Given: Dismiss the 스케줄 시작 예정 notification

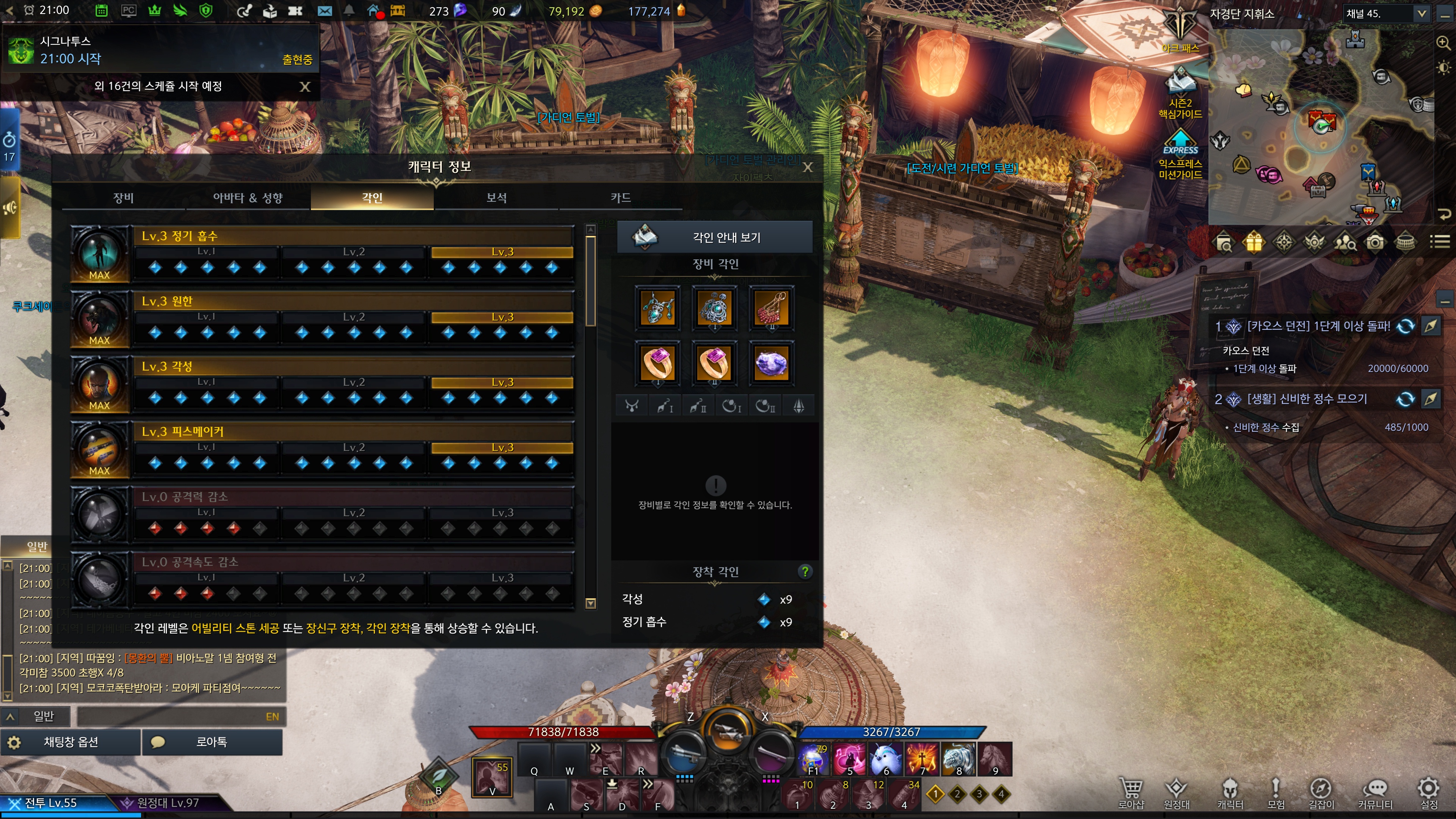Looking at the screenshot, I should [x=305, y=86].
